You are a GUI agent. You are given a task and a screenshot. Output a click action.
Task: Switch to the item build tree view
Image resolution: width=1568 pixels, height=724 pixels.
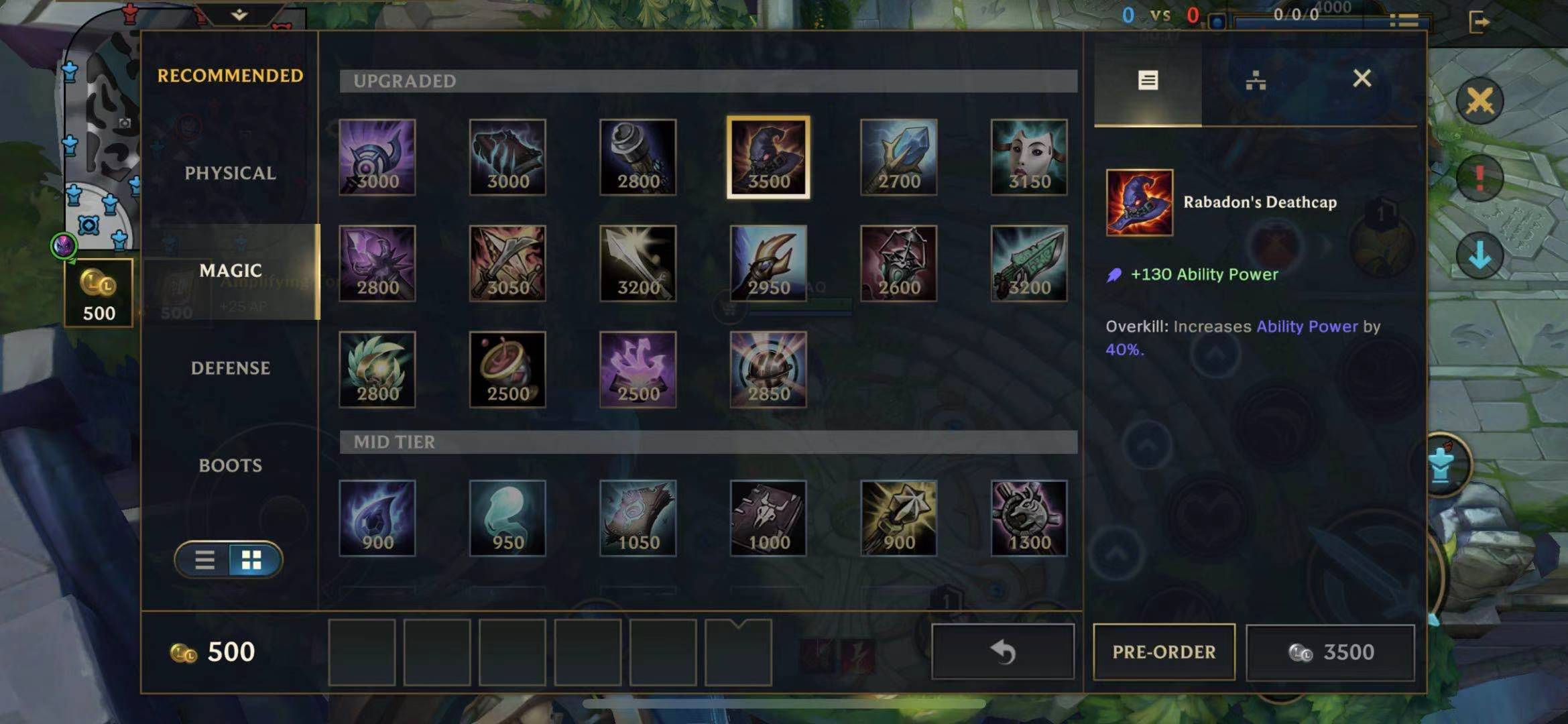coord(1256,80)
